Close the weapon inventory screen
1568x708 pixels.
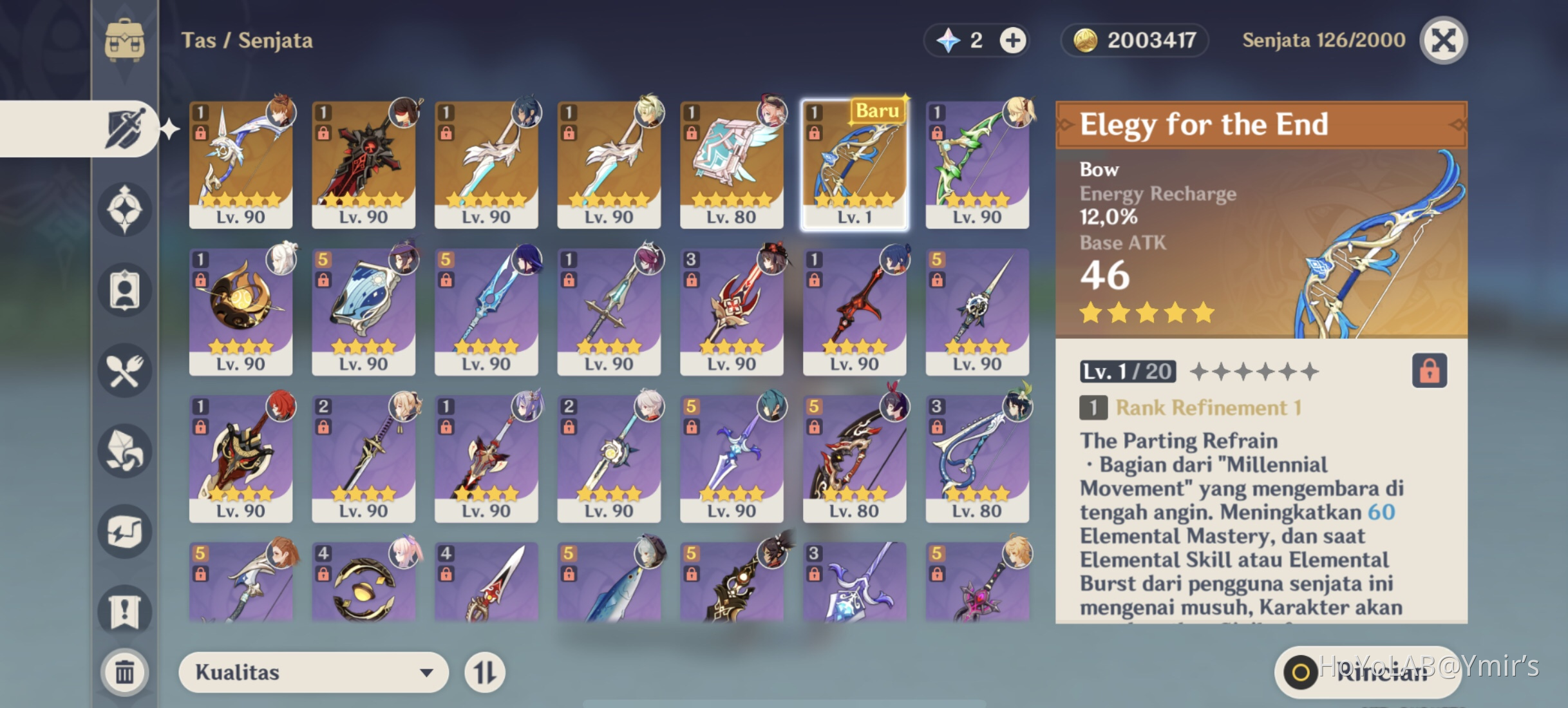[1442, 39]
